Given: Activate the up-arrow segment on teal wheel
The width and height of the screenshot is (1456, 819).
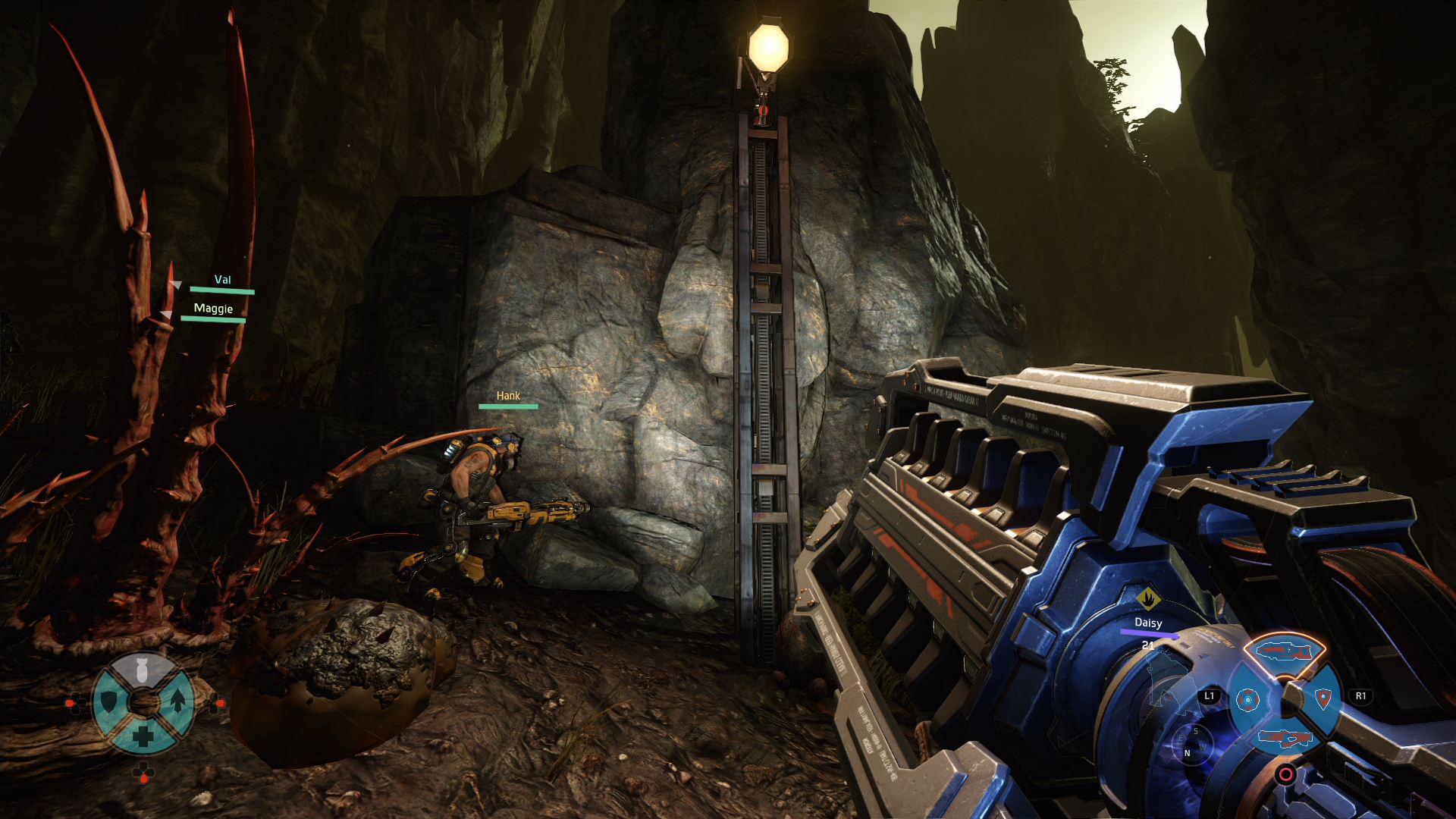Looking at the screenshot, I should (x=177, y=701).
